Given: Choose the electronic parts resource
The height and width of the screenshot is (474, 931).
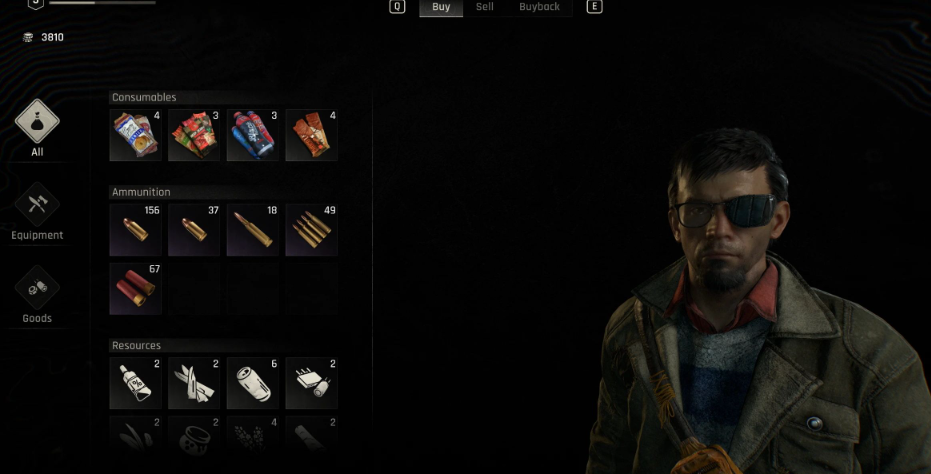Looking at the screenshot, I should [x=311, y=383].
